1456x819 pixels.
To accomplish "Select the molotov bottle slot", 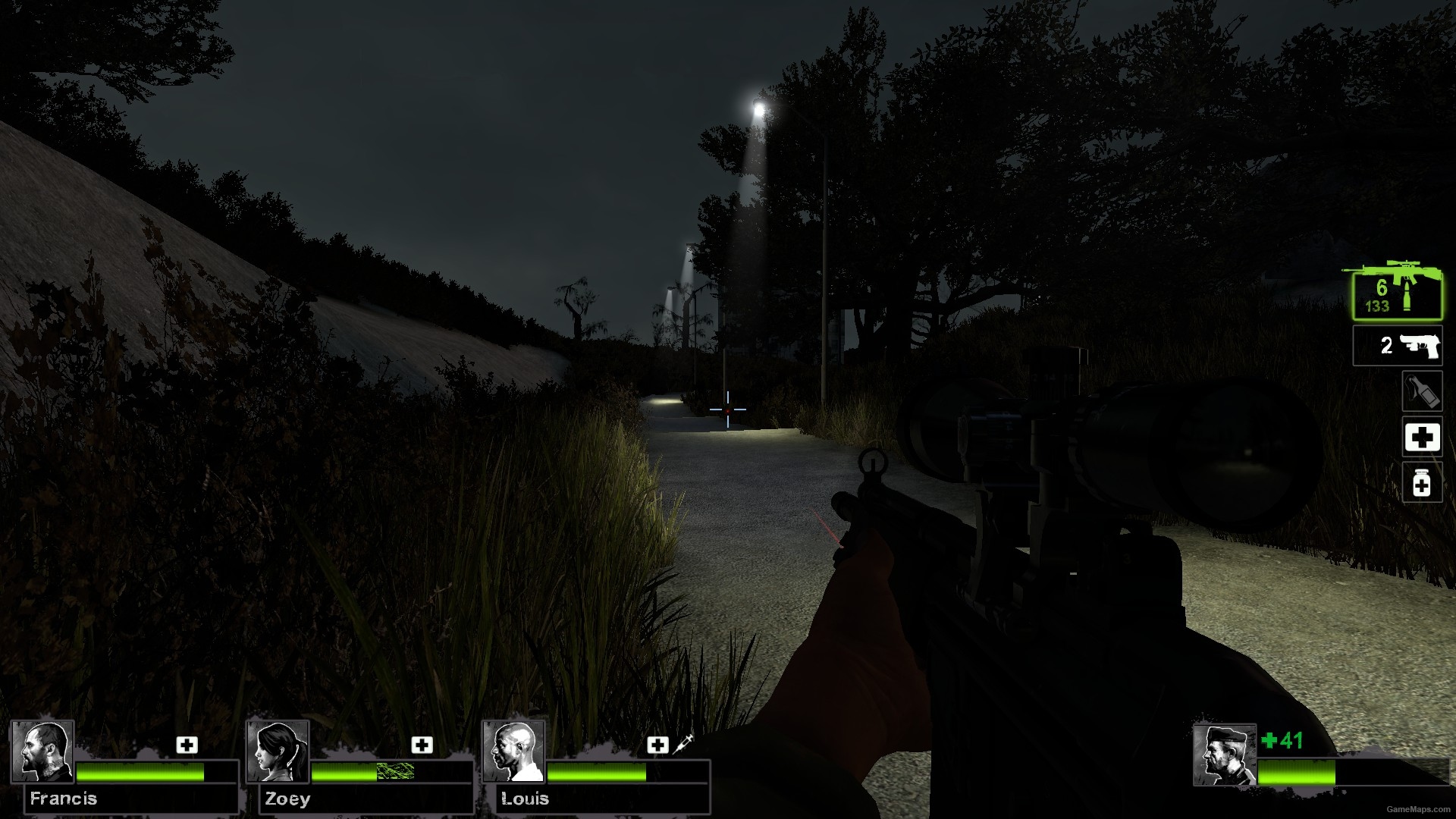I will pos(1421,391).
